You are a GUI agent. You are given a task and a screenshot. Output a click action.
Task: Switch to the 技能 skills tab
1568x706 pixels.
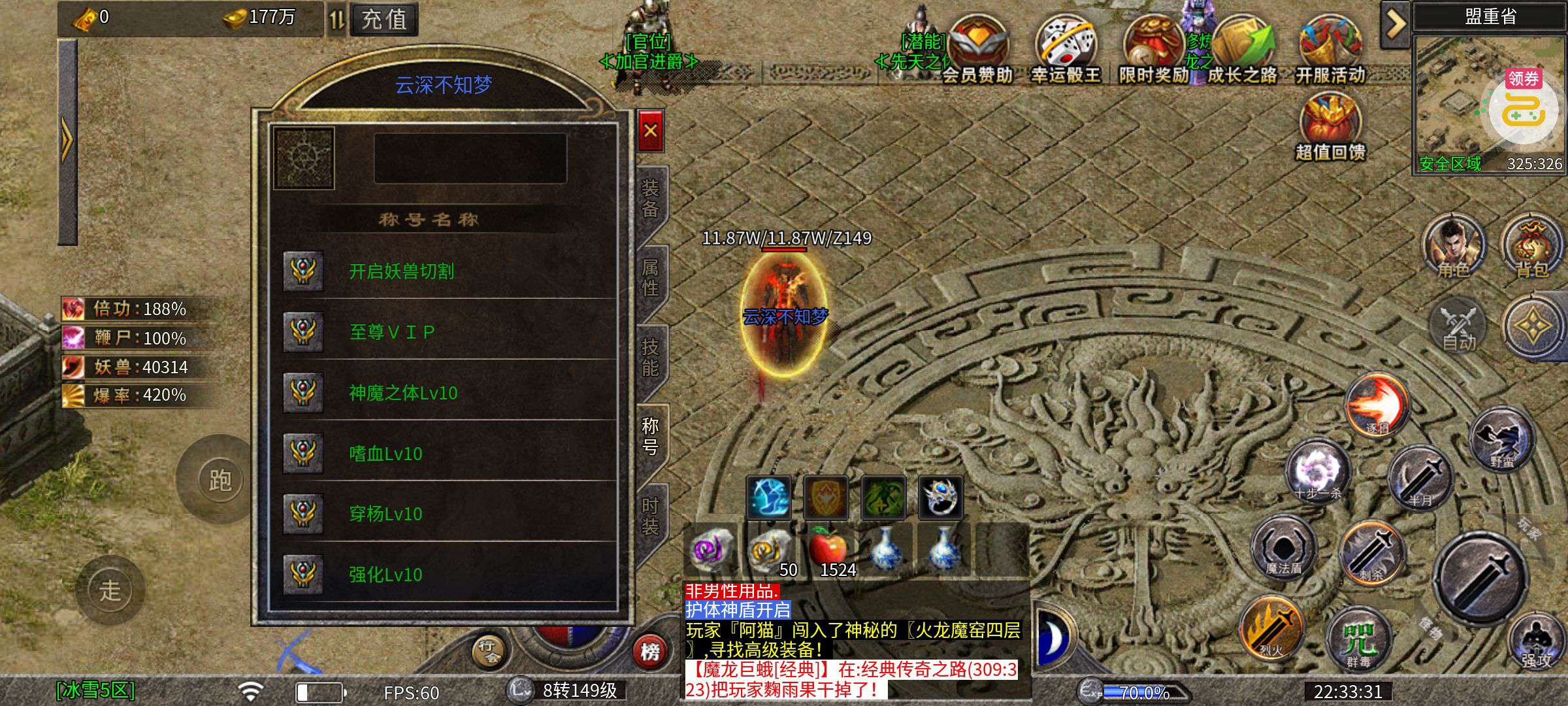650,358
